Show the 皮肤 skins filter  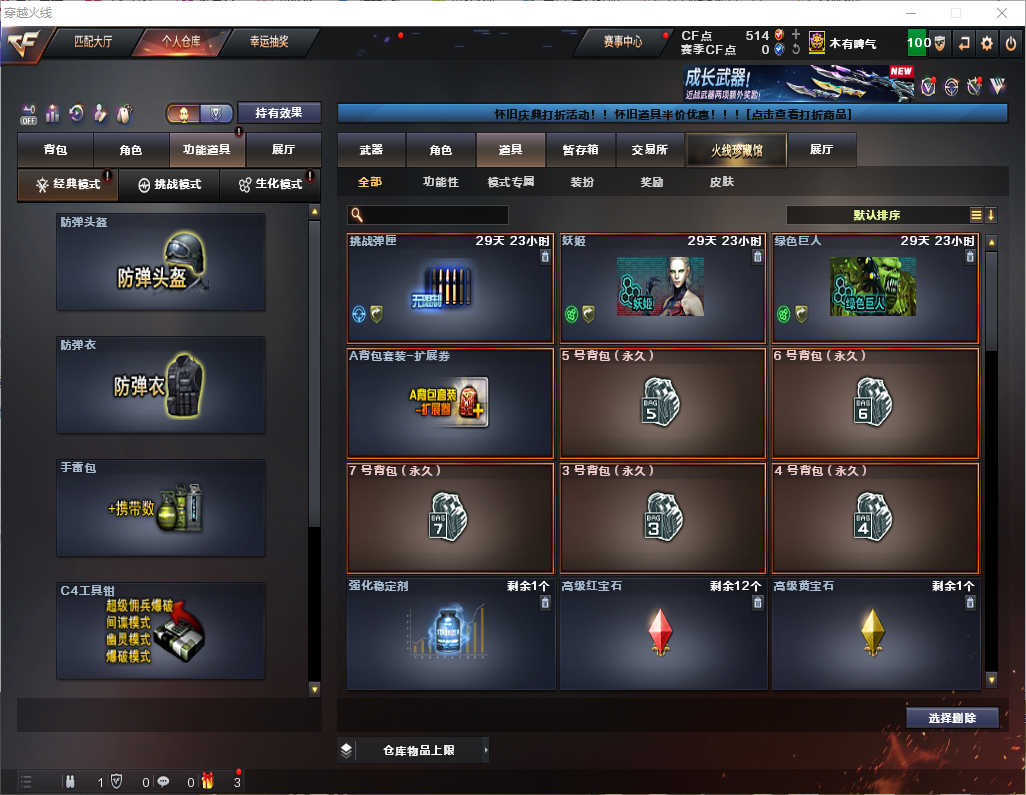pos(721,182)
